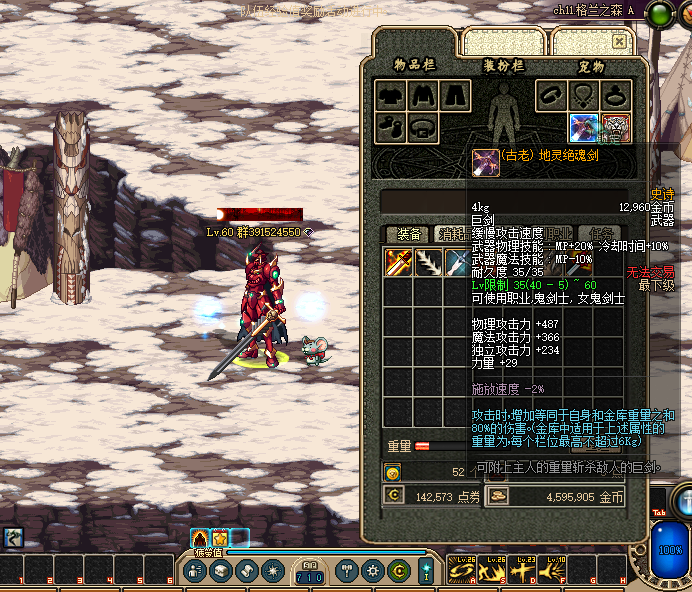Viewport: 692px width, 592px height.
Task: Click the equipped greatsword weapon slot
Action: click(x=584, y=127)
